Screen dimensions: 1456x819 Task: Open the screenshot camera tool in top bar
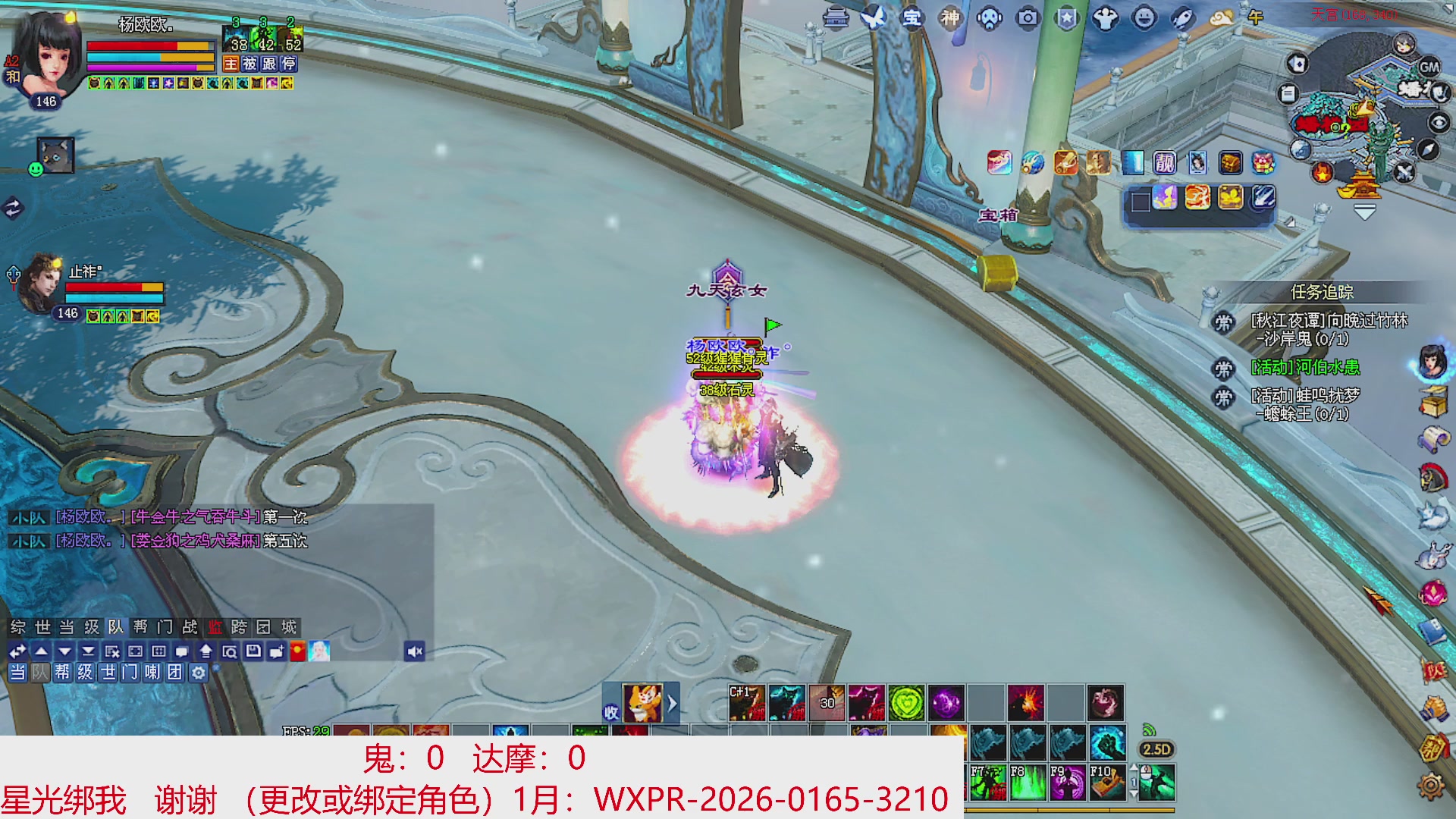[1028, 18]
